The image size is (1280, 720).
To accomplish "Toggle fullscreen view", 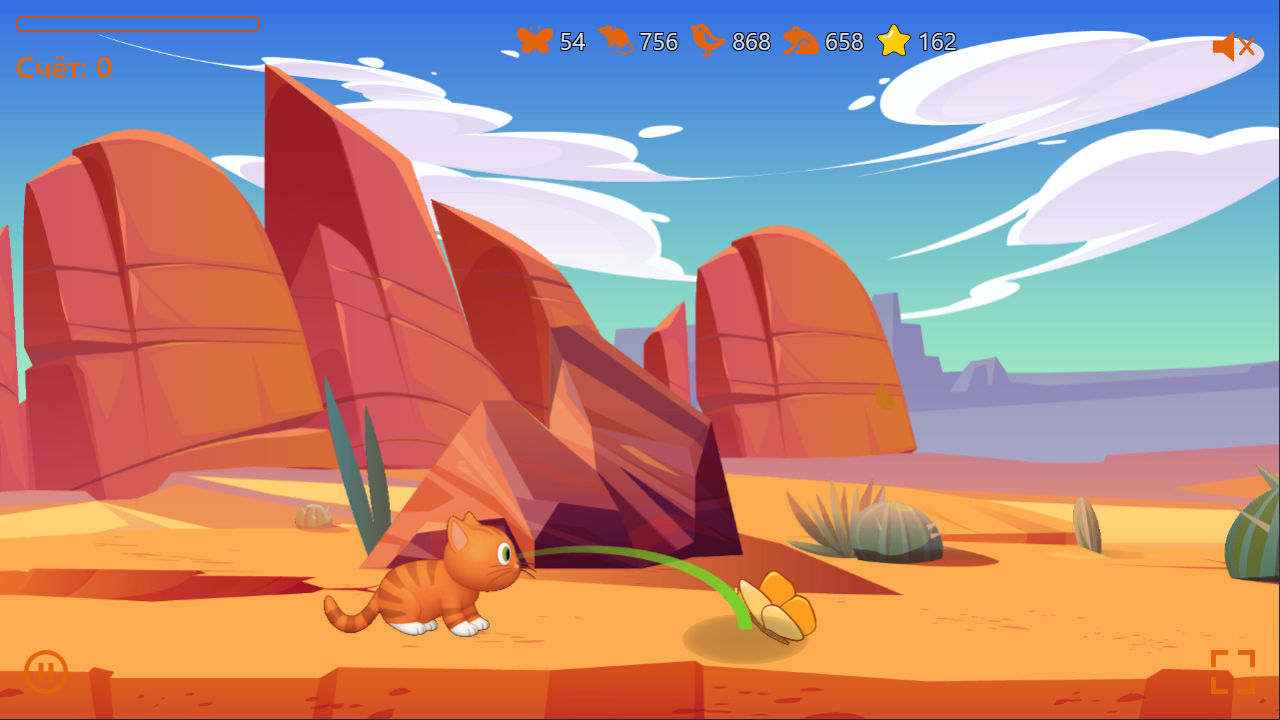I will tap(1234, 671).
